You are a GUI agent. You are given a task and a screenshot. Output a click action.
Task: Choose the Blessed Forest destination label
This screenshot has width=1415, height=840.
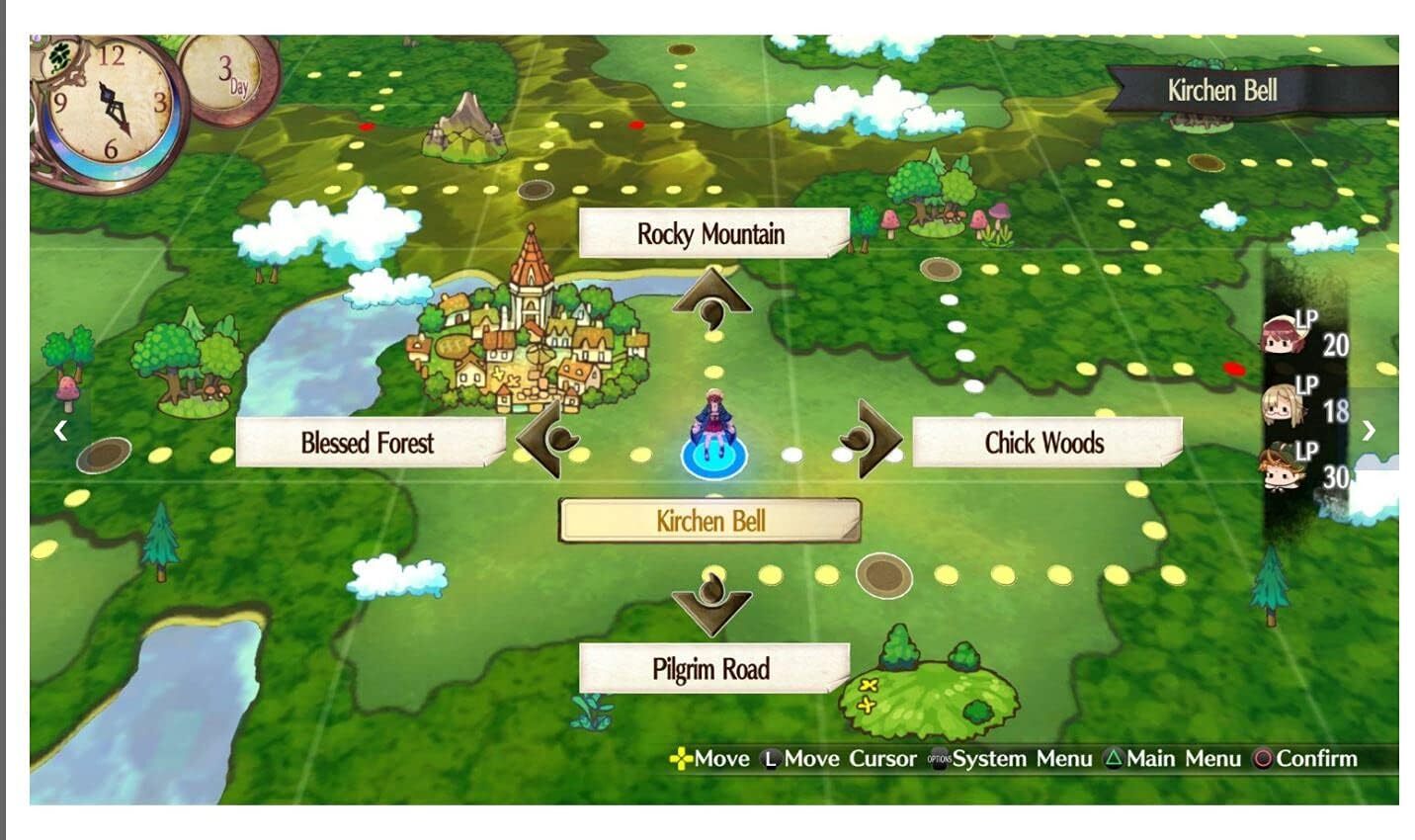click(368, 443)
